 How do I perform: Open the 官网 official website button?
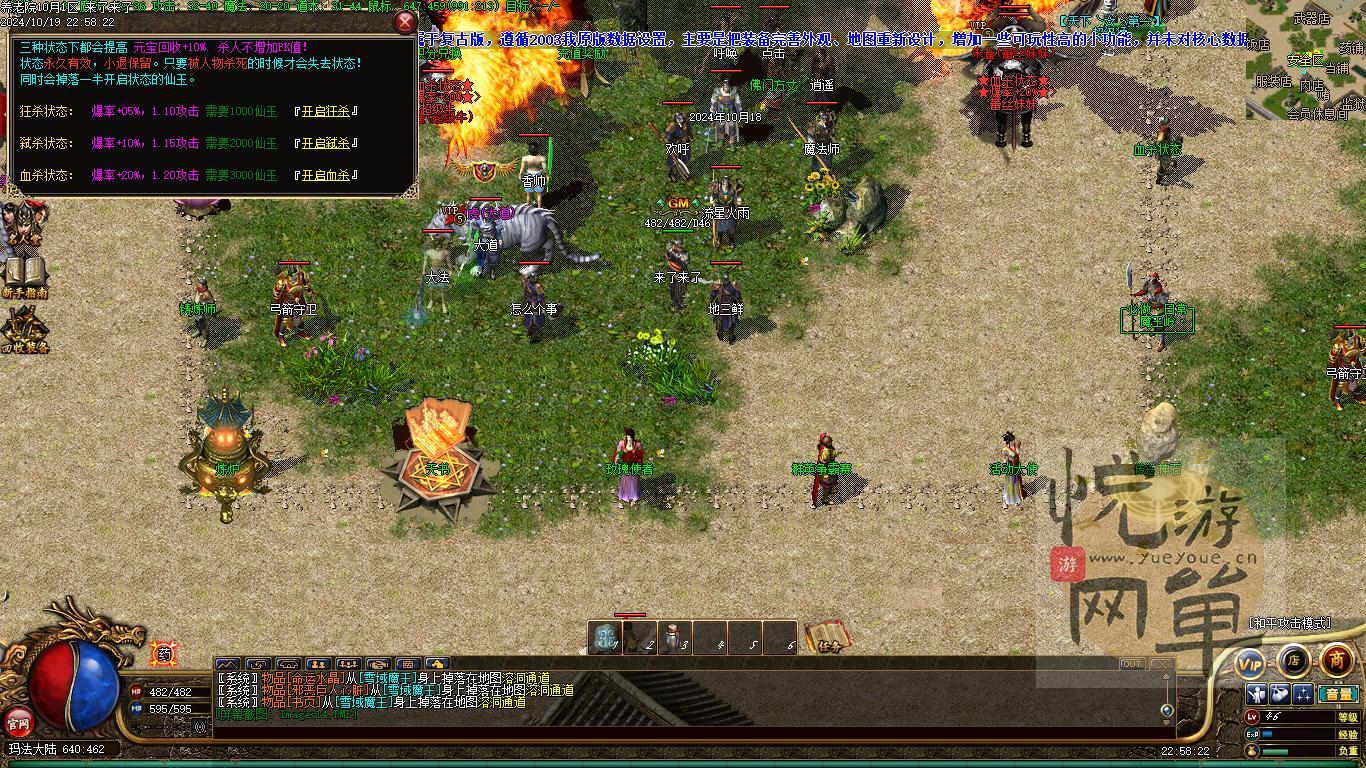point(18,721)
